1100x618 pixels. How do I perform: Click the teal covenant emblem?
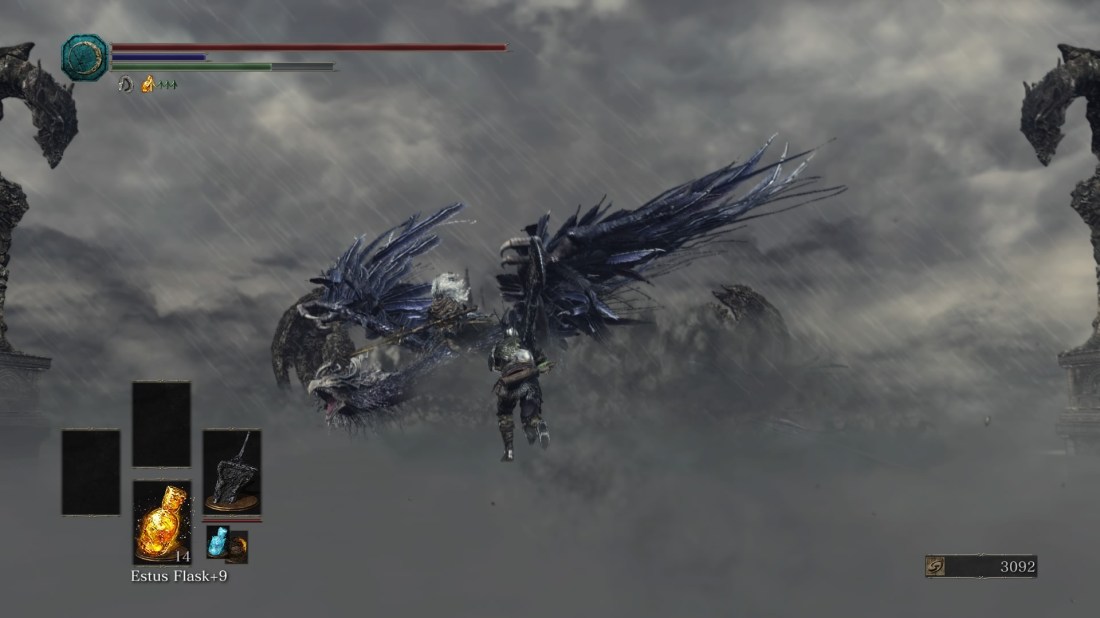pos(84,58)
